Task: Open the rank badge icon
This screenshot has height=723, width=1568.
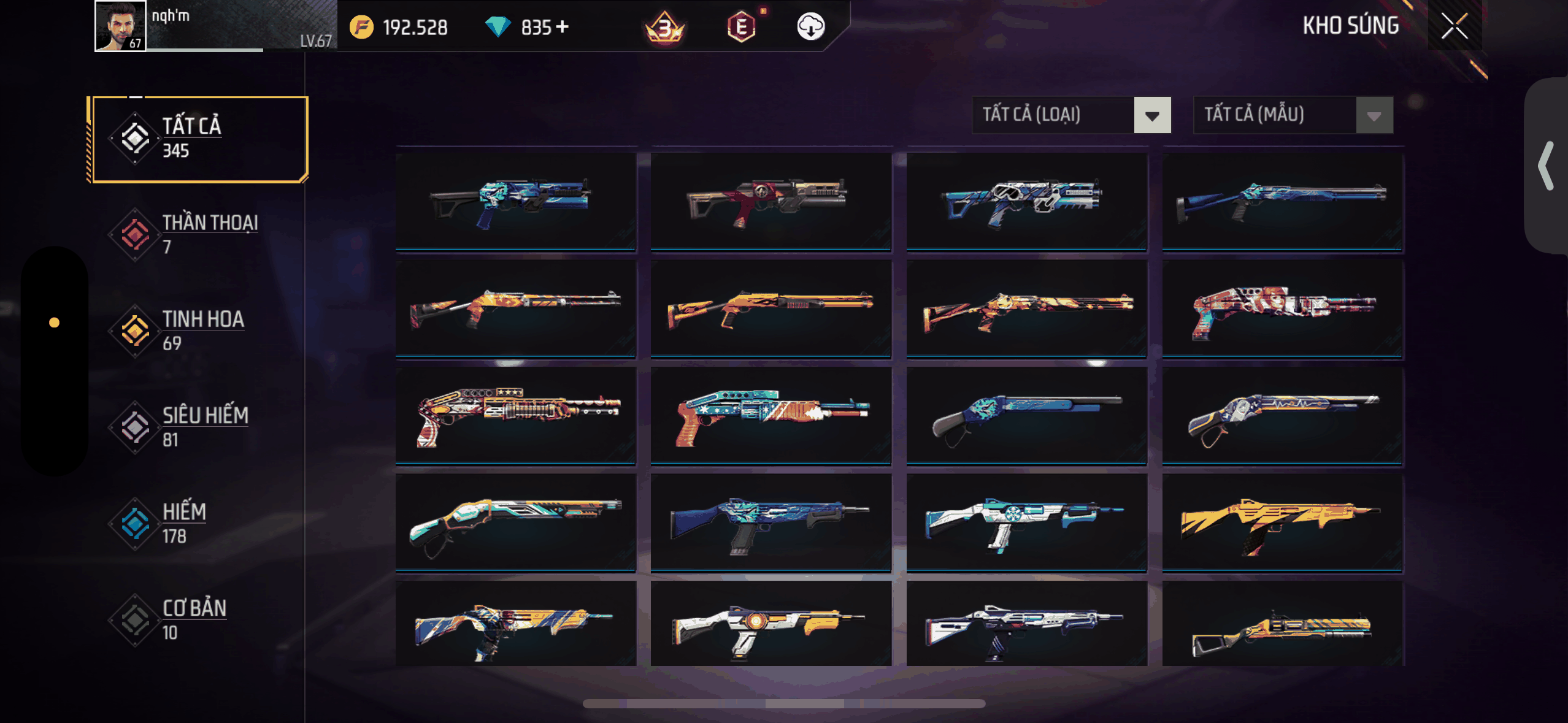Action: pos(665,28)
